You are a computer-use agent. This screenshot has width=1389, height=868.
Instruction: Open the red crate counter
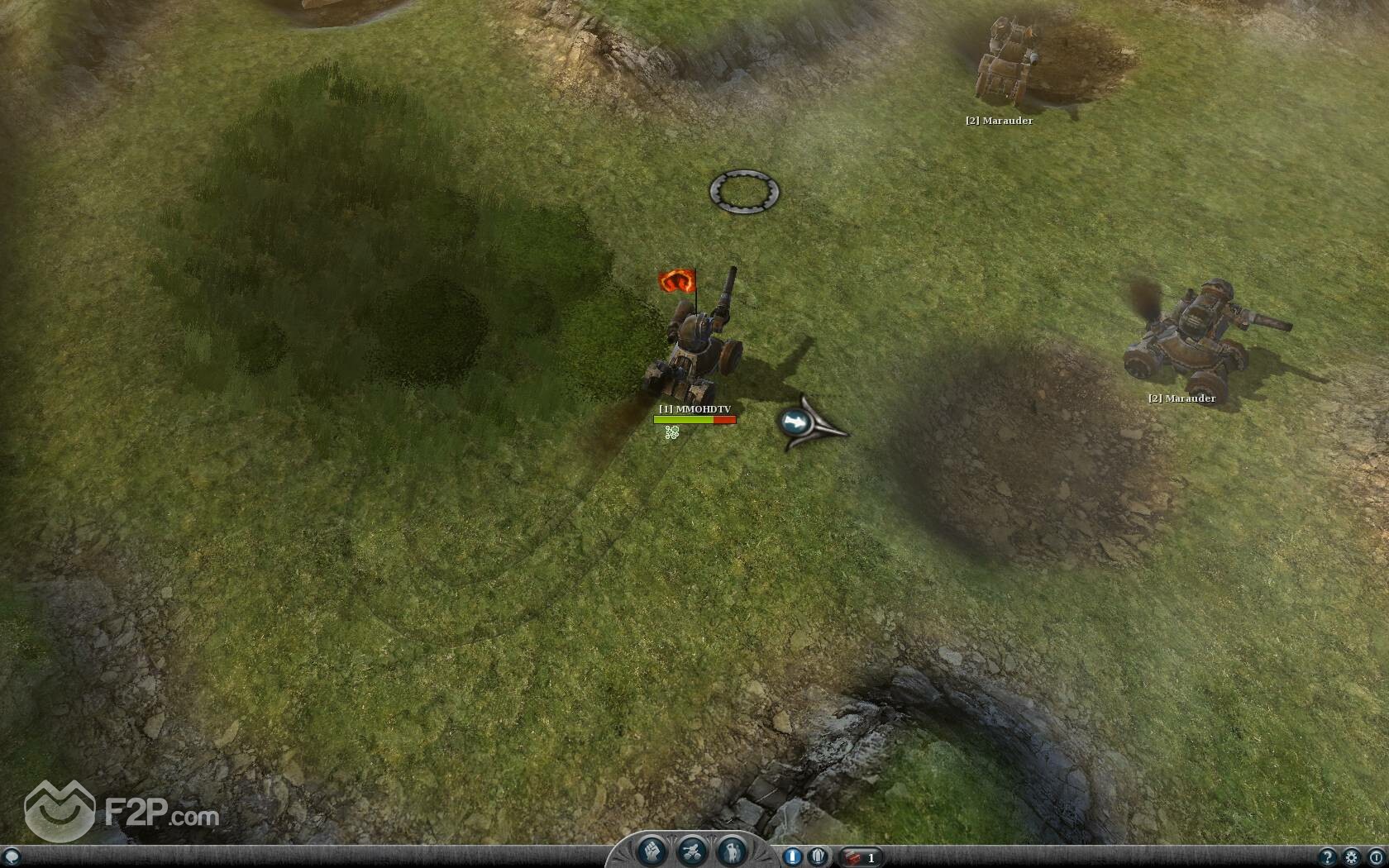[x=860, y=857]
